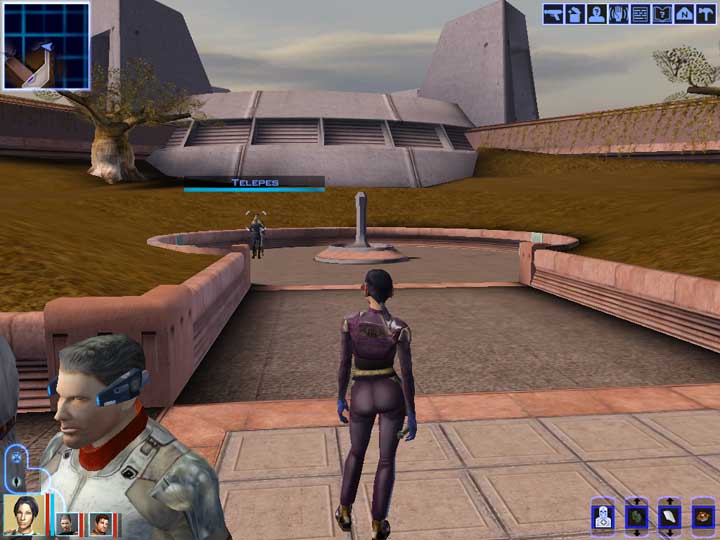
Task: Use the white medpac action slot
Action: [x=670, y=517]
